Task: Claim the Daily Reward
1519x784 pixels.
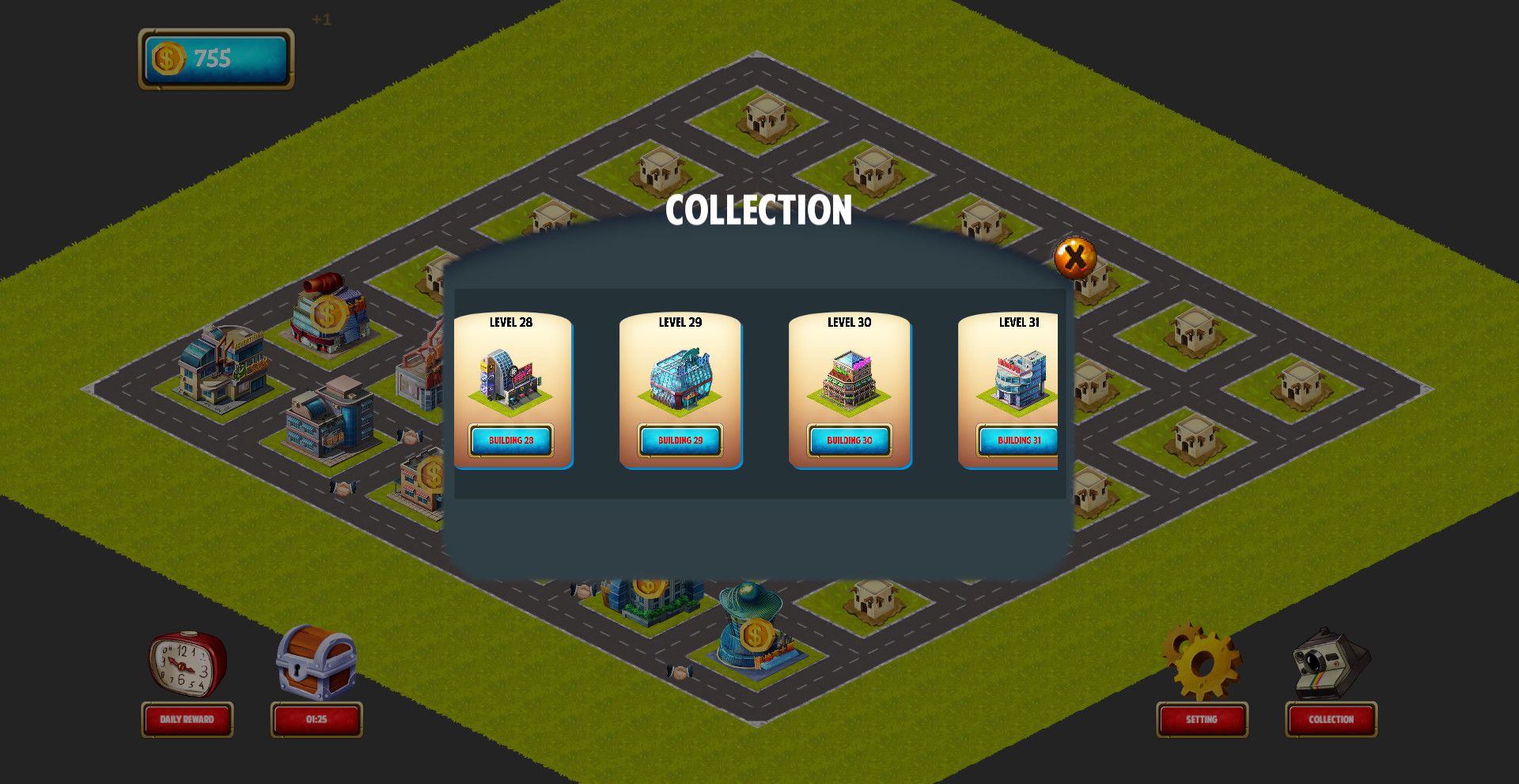Action: 187,720
